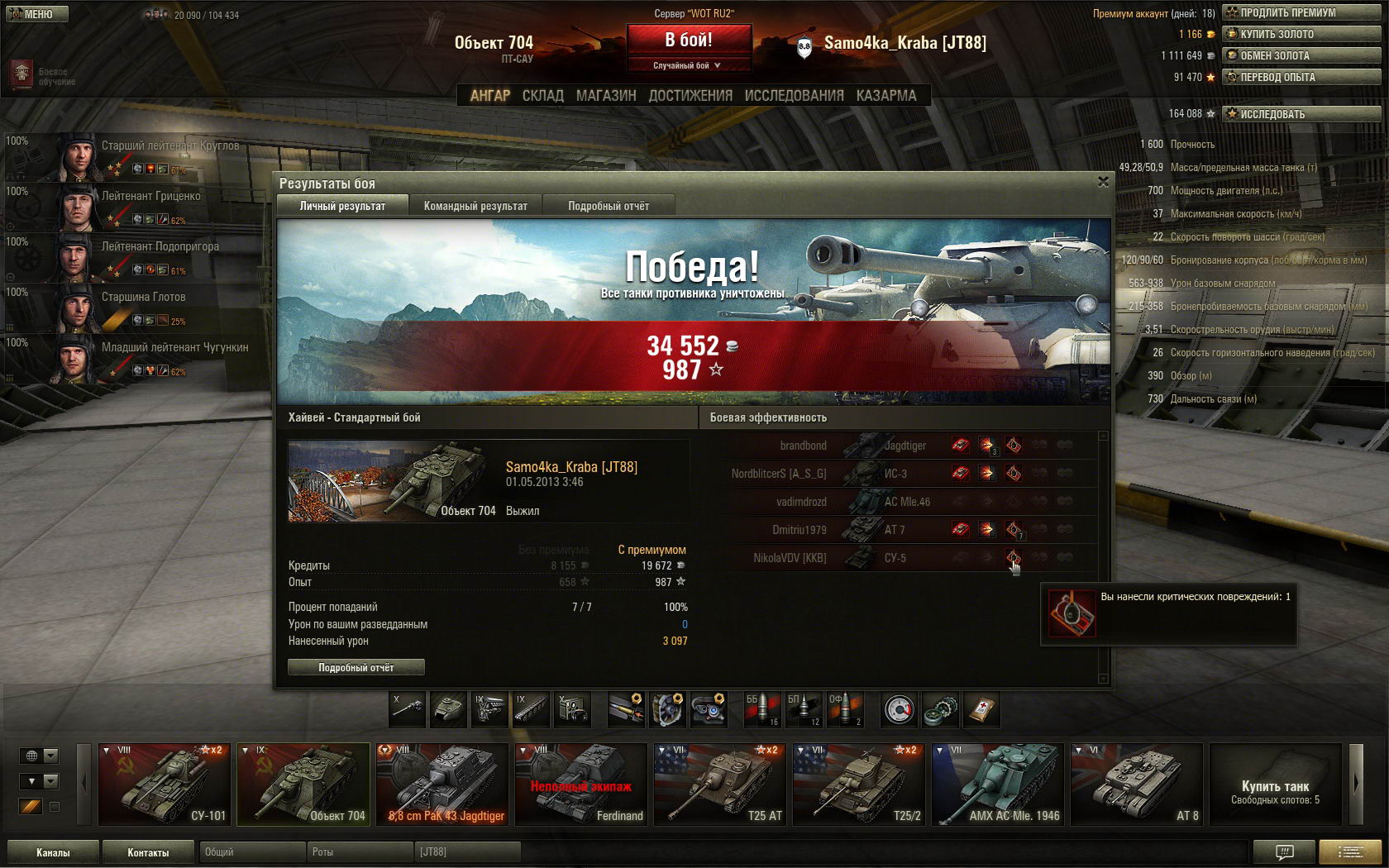Switch to the СКЛАД tab

[542, 96]
